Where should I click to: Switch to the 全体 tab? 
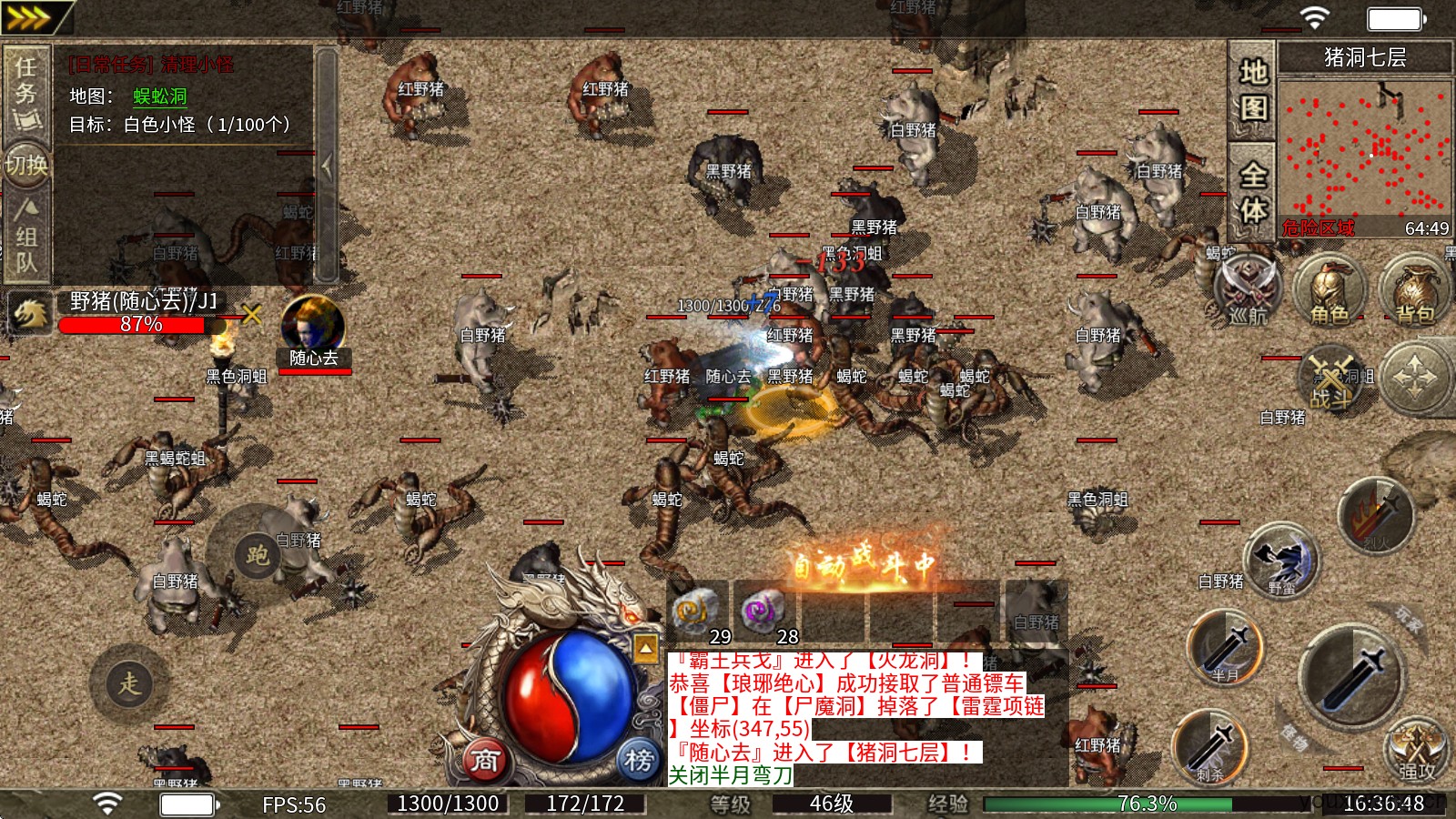click(x=1252, y=191)
